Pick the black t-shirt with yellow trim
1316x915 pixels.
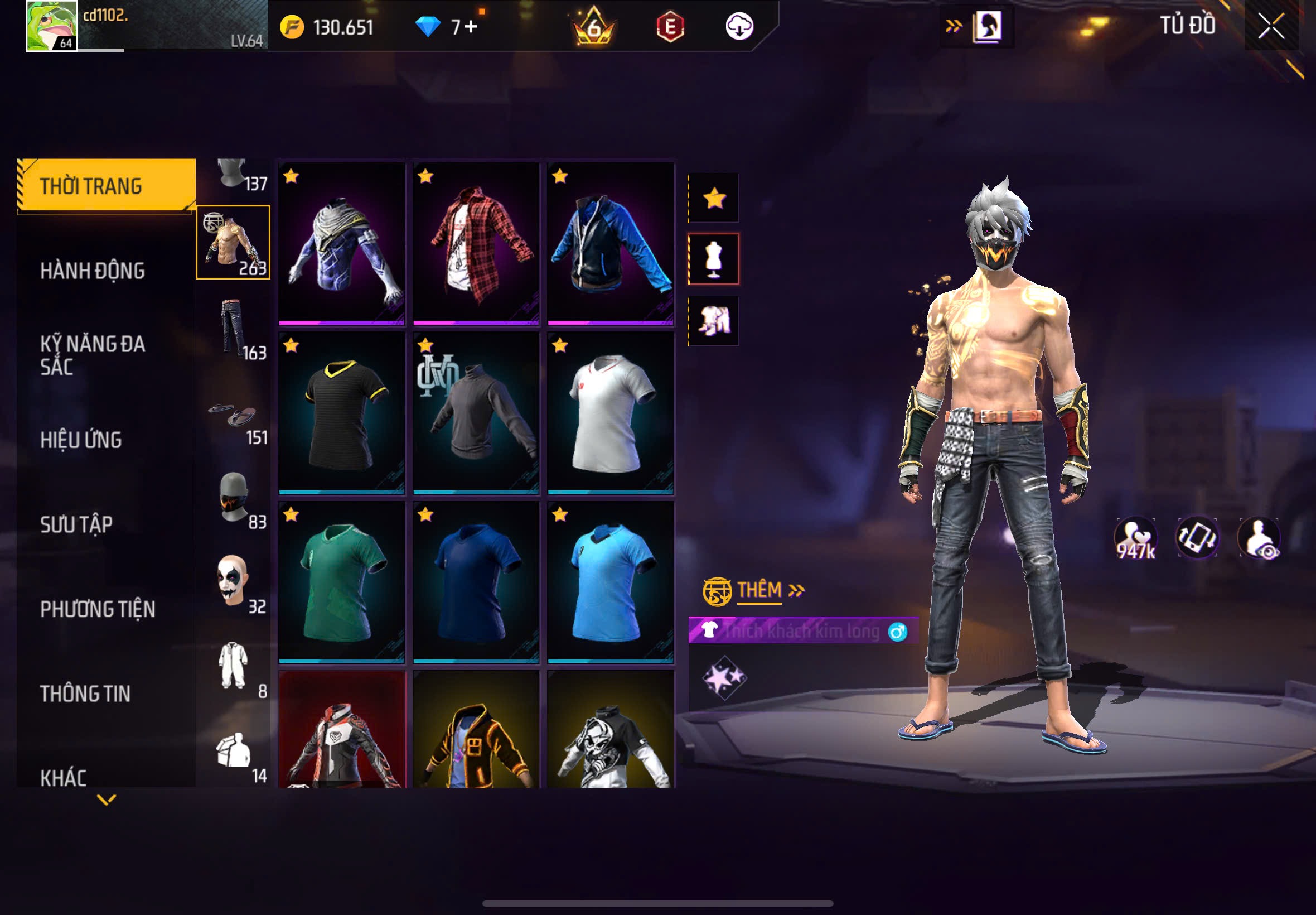[x=342, y=413]
